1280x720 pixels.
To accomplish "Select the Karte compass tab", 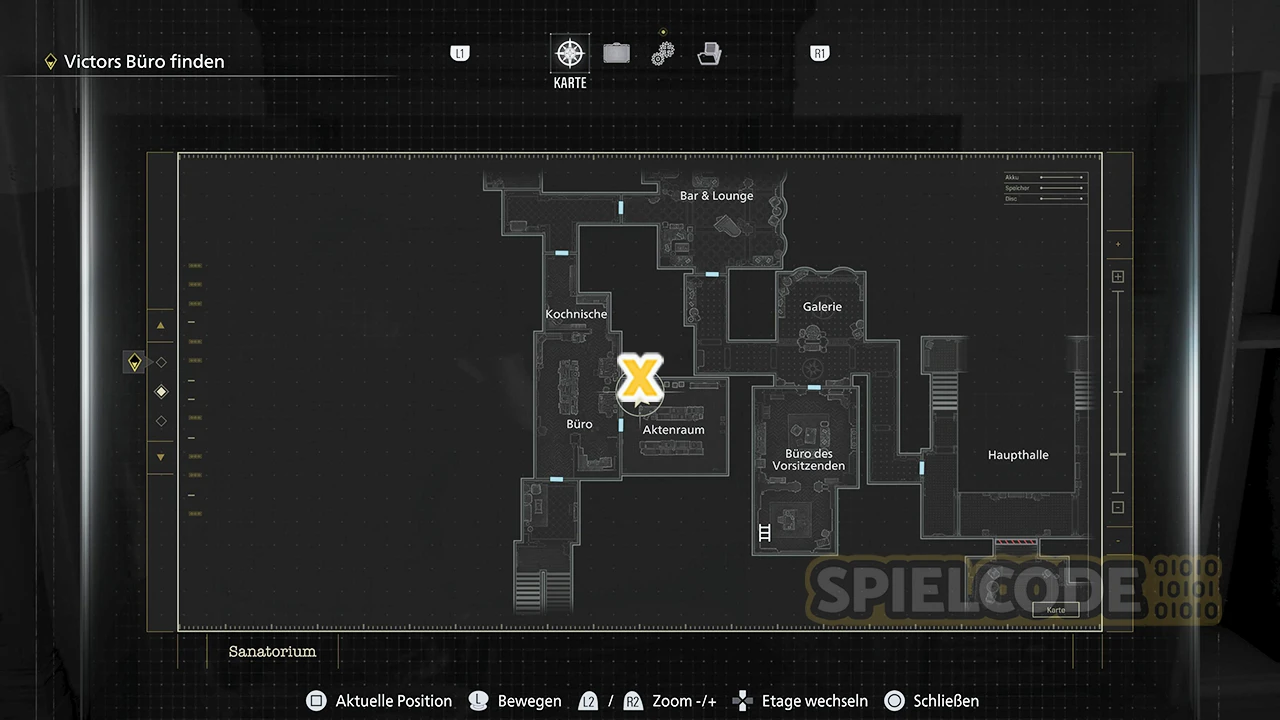I will pyautogui.click(x=570, y=54).
